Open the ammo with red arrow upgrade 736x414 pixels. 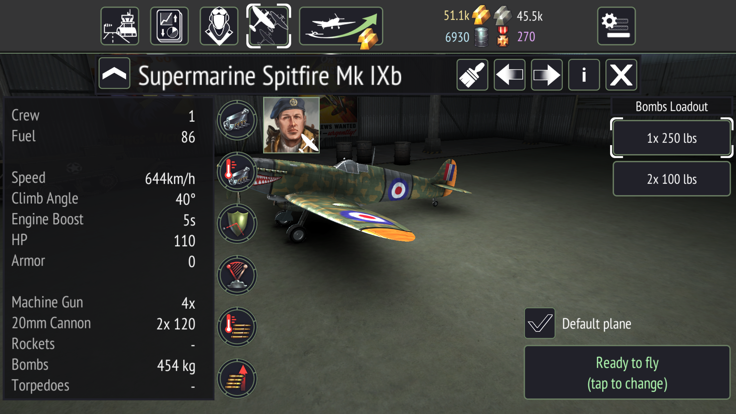[x=237, y=378]
